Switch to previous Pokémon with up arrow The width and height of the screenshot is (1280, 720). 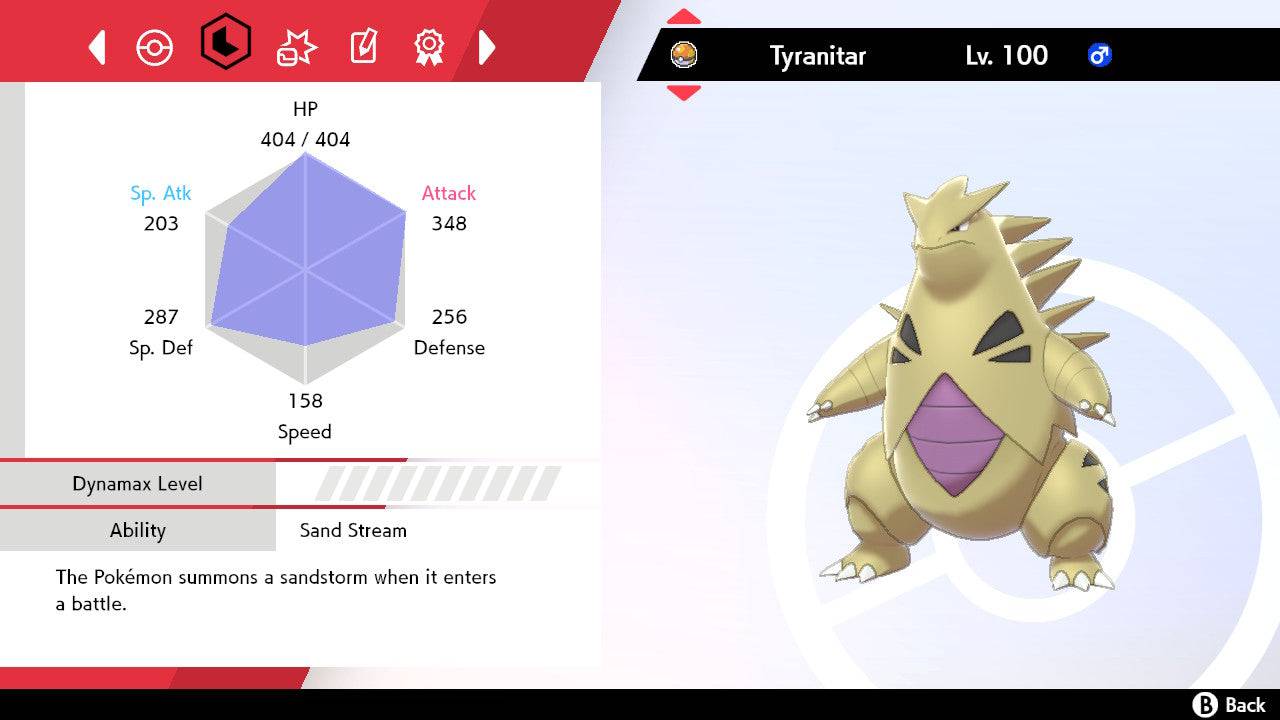click(684, 17)
